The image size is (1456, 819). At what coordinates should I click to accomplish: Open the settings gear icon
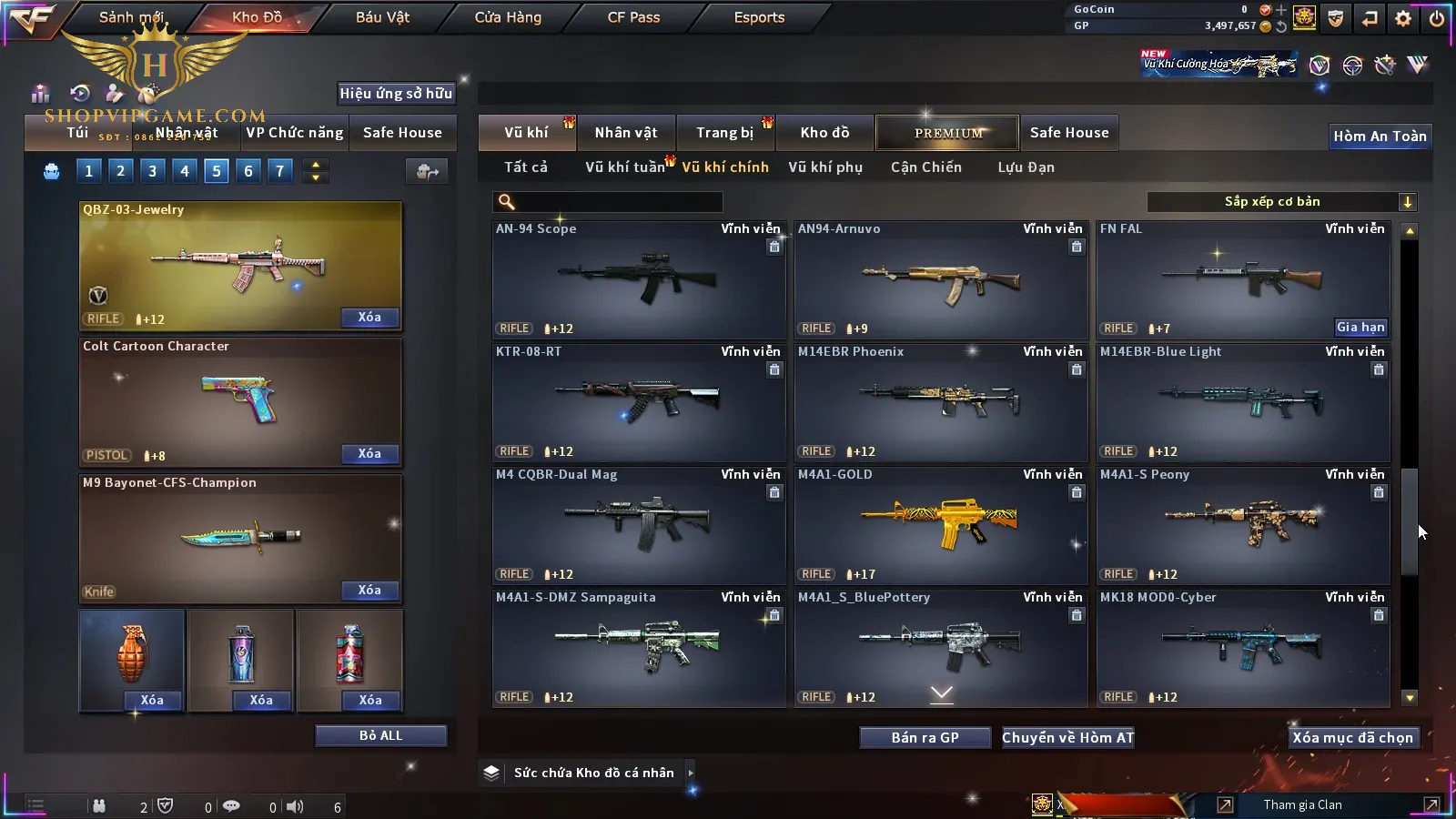coord(1403,18)
